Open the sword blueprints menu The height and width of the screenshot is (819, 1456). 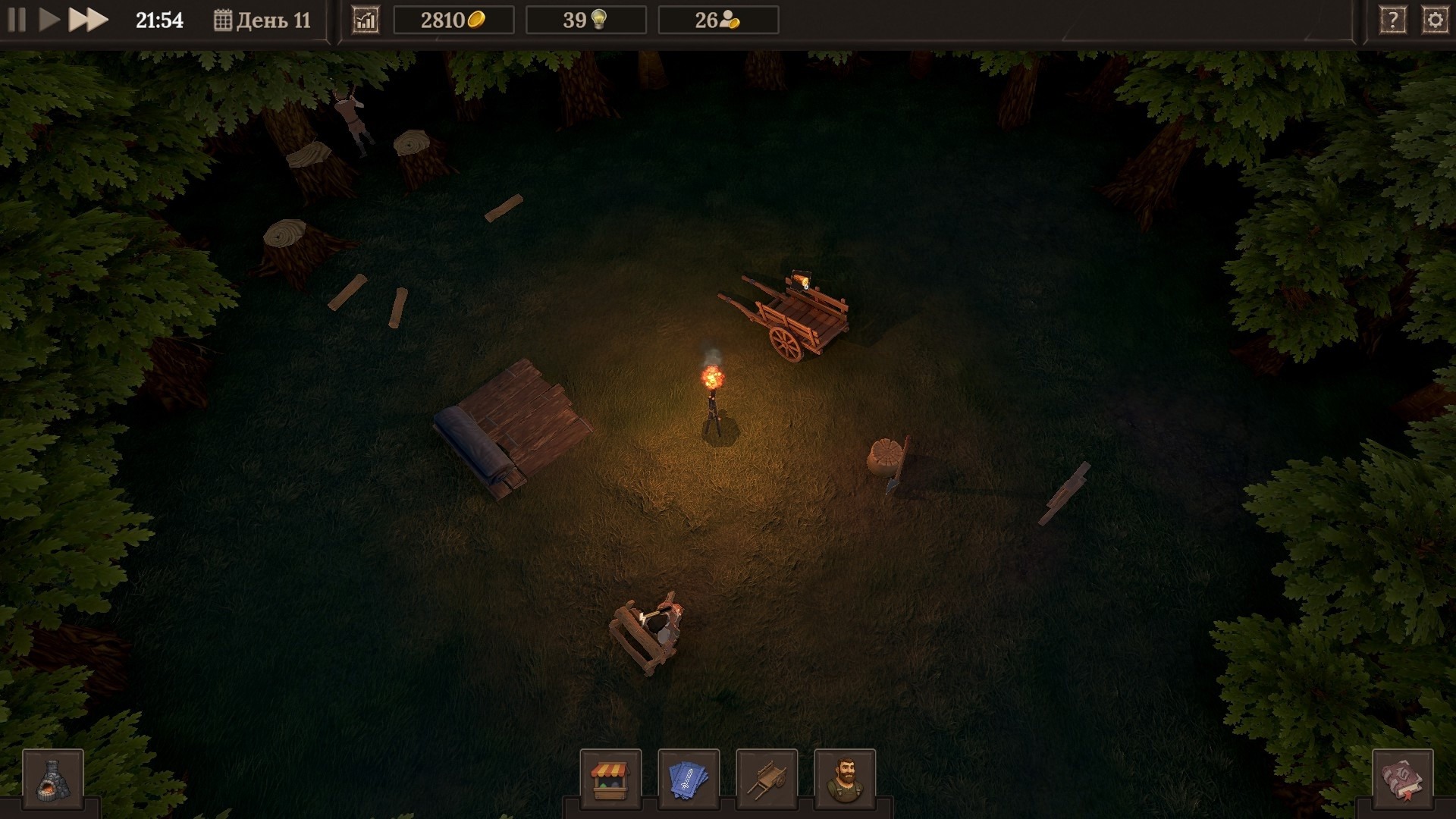(x=689, y=780)
